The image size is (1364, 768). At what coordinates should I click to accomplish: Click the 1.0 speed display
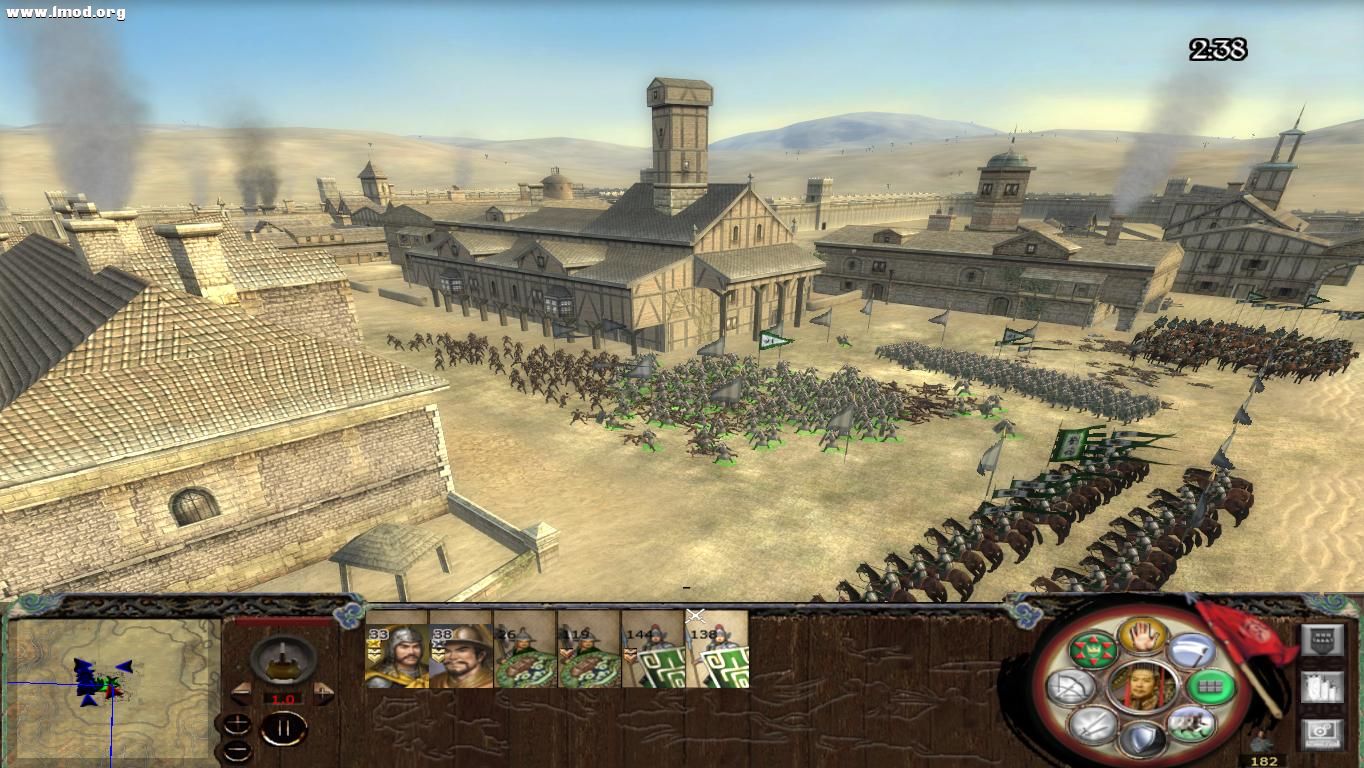click(282, 698)
